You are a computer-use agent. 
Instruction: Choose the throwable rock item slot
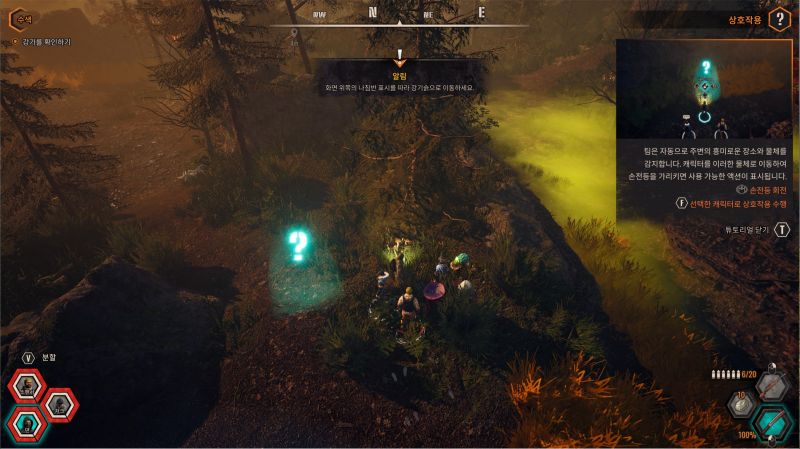tap(742, 405)
